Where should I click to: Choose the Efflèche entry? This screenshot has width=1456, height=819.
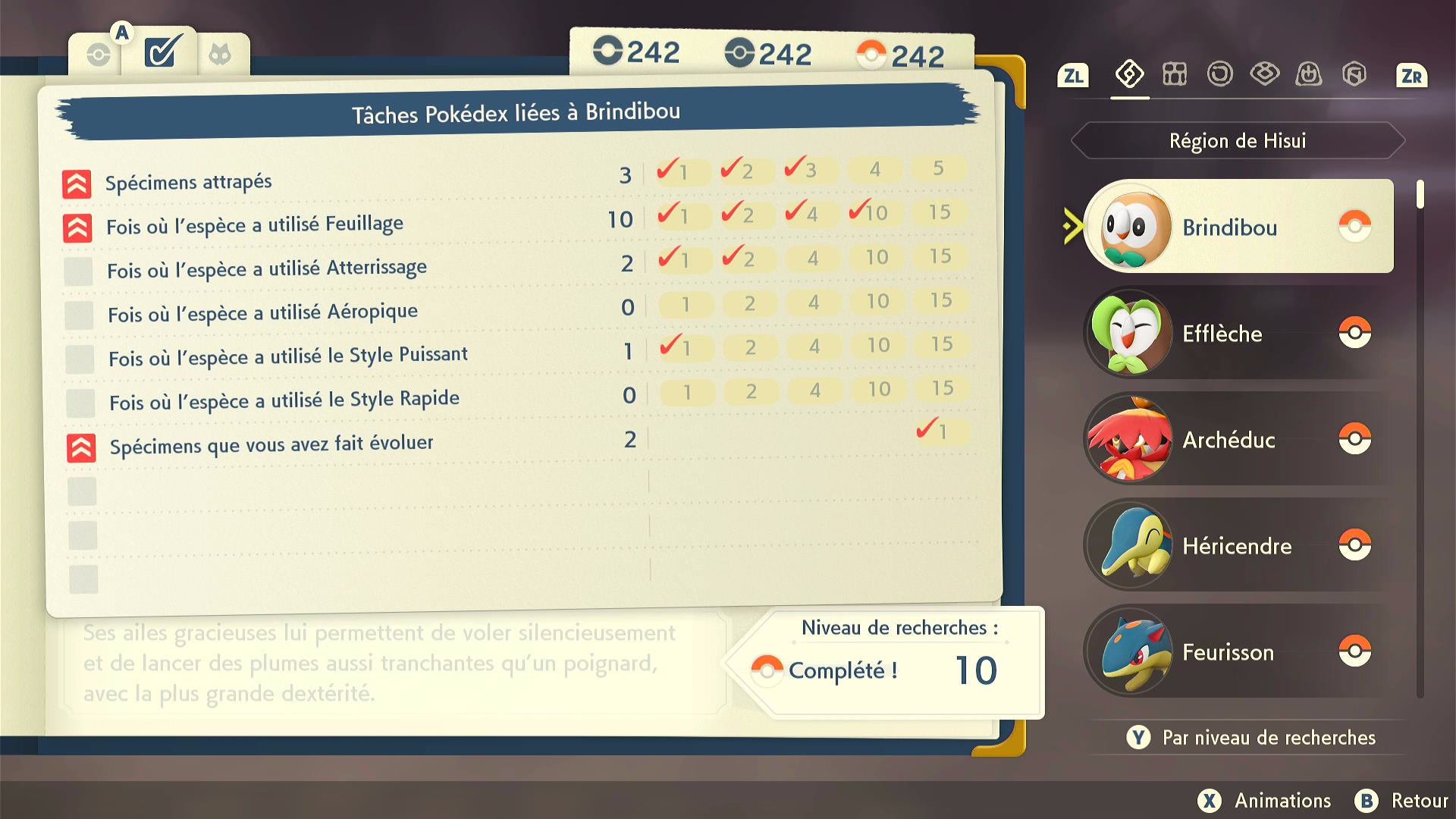pyautogui.click(x=1238, y=333)
